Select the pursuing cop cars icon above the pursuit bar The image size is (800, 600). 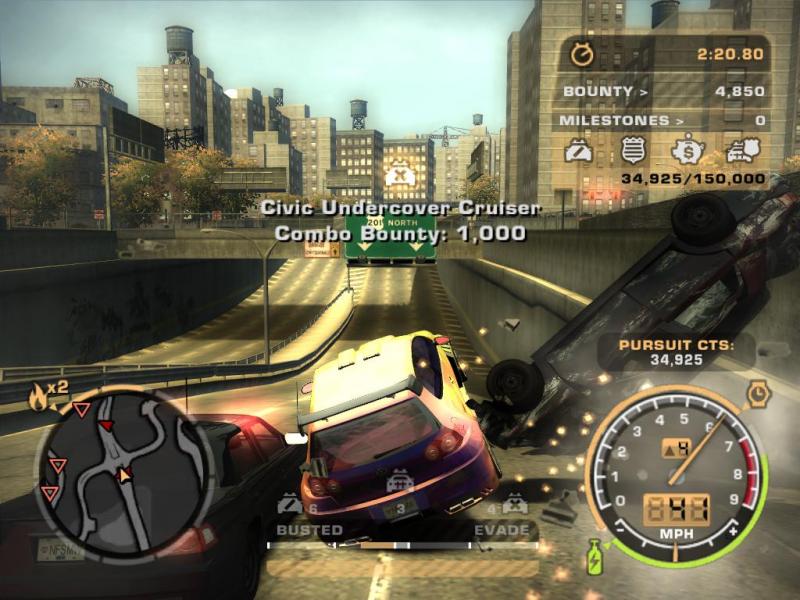coord(401,483)
